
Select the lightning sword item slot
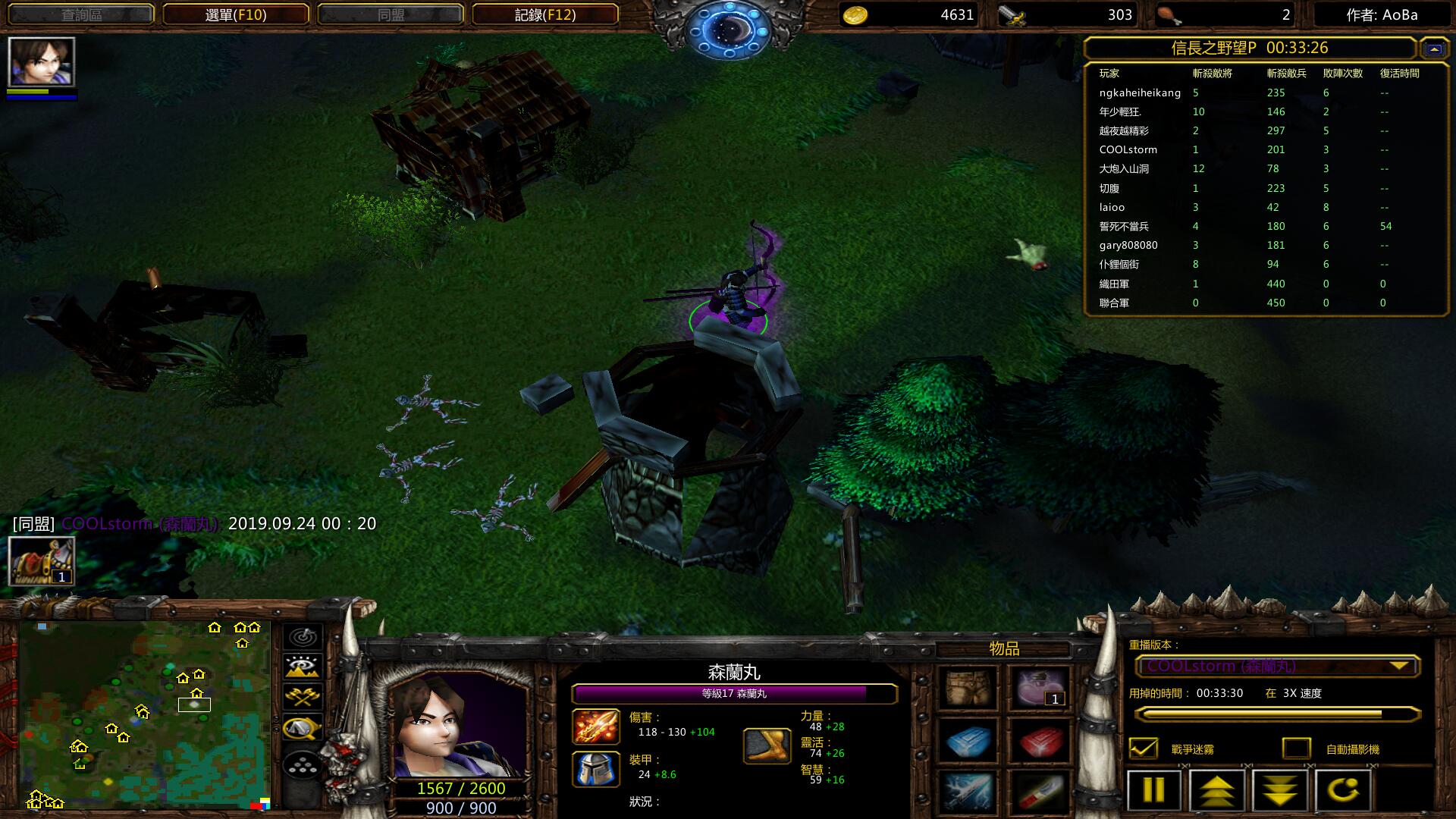coord(968,791)
